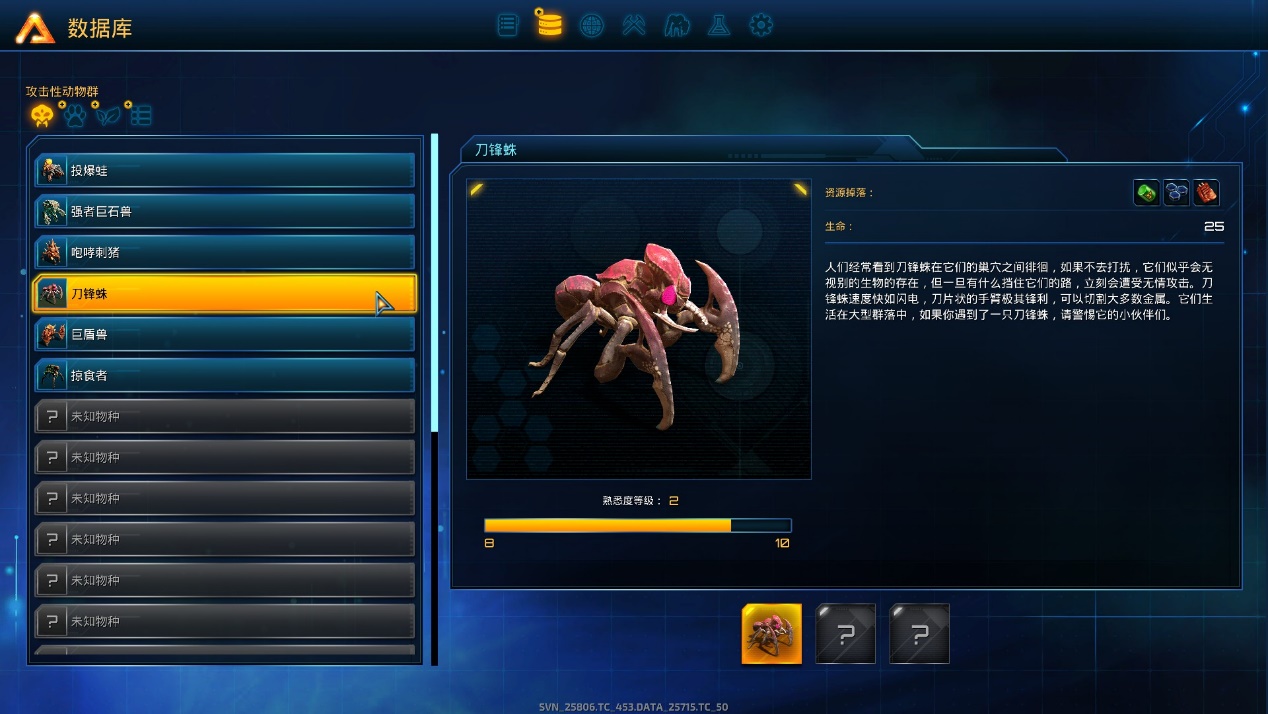1268x714 pixels.
Task: Open the globe map menu icon
Action: tap(592, 24)
